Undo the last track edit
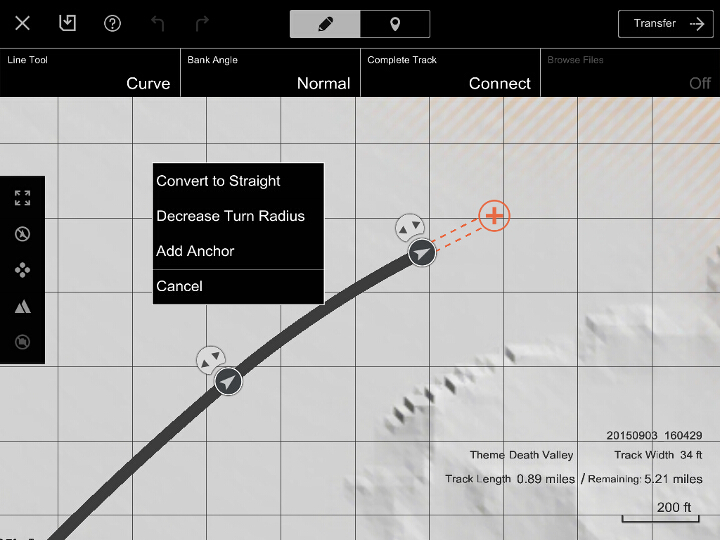 click(158, 23)
